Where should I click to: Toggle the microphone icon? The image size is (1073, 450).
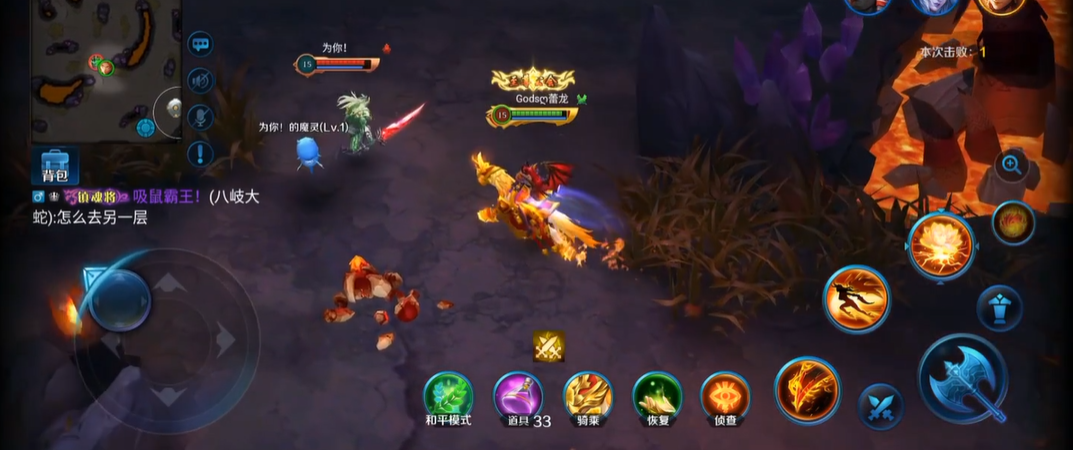(x=200, y=116)
